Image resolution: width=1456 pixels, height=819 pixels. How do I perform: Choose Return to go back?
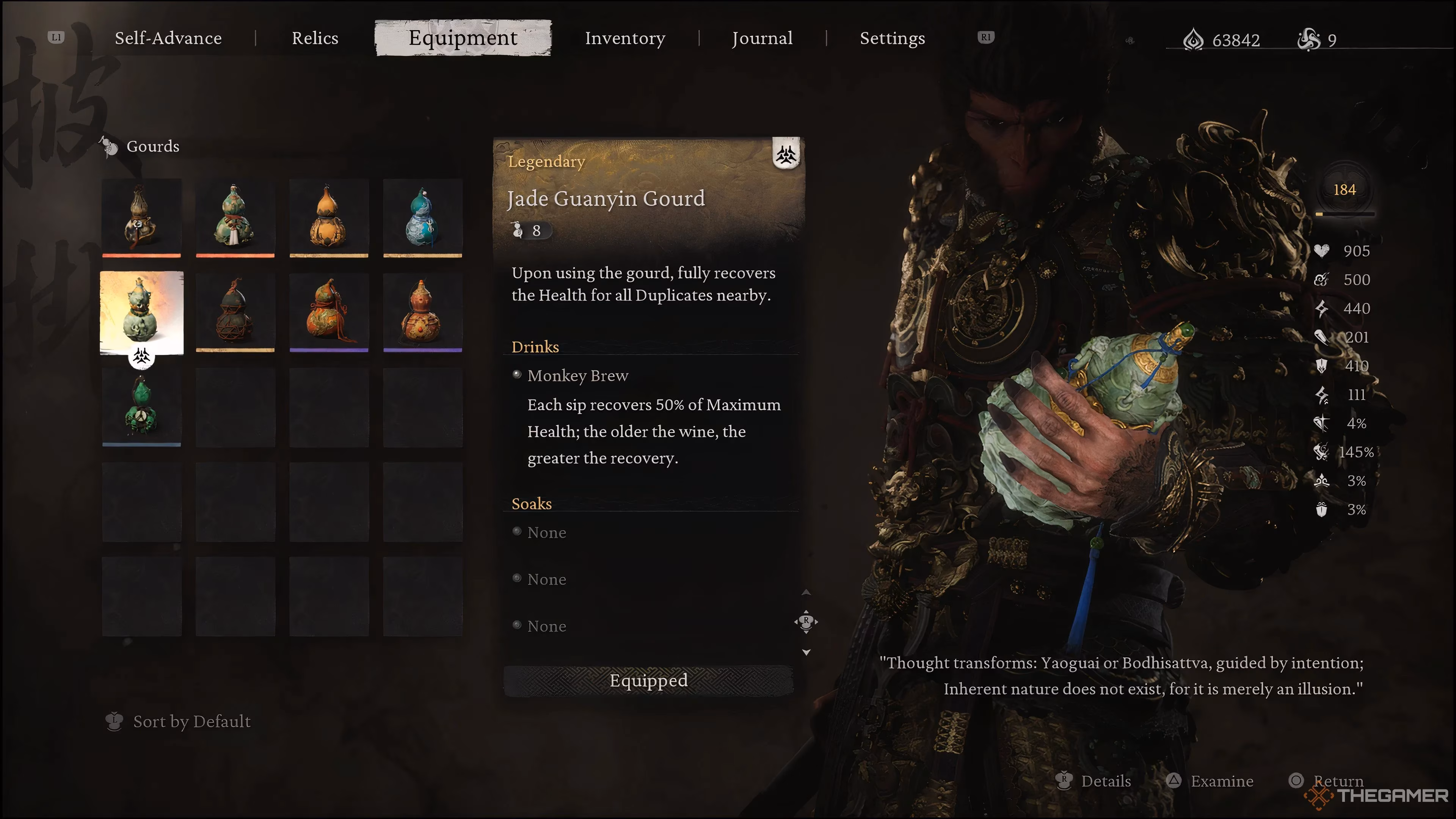(x=1337, y=781)
